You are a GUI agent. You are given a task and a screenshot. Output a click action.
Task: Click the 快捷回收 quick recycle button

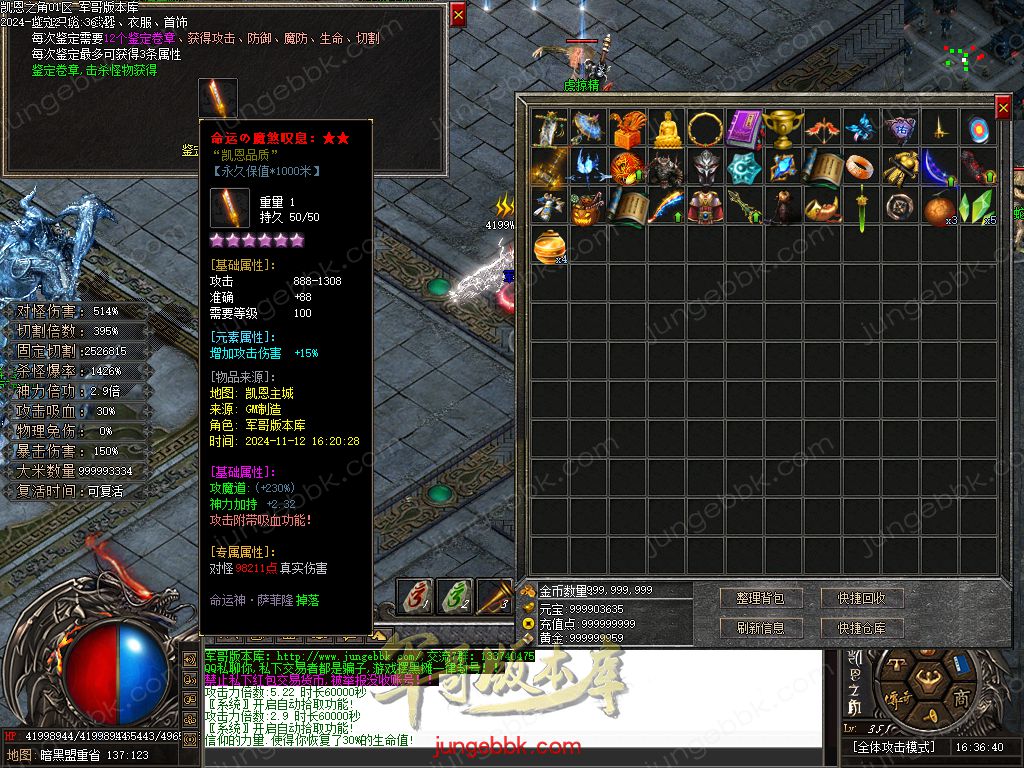pos(862,598)
